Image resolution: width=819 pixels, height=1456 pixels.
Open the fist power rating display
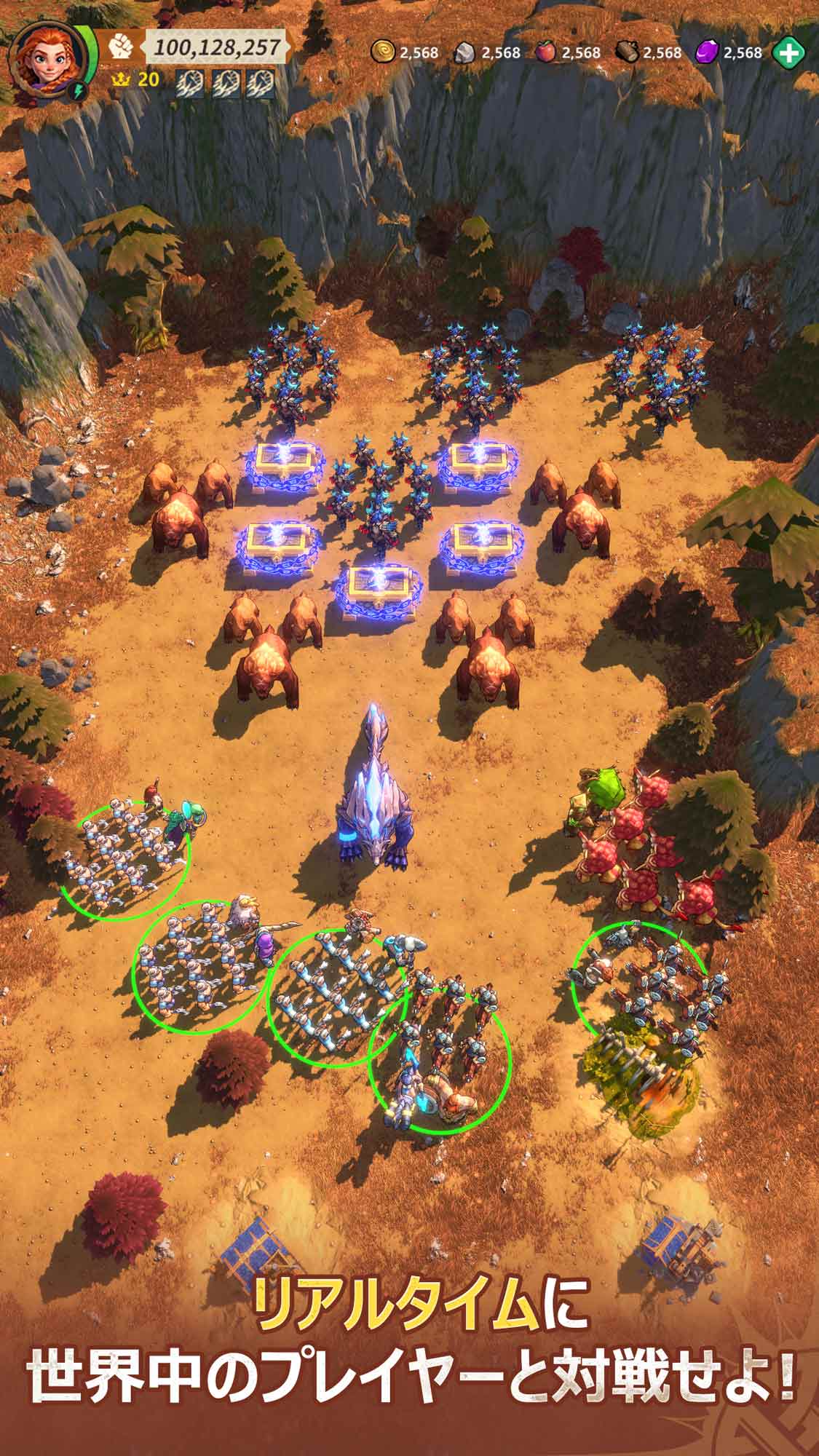pos(119,47)
